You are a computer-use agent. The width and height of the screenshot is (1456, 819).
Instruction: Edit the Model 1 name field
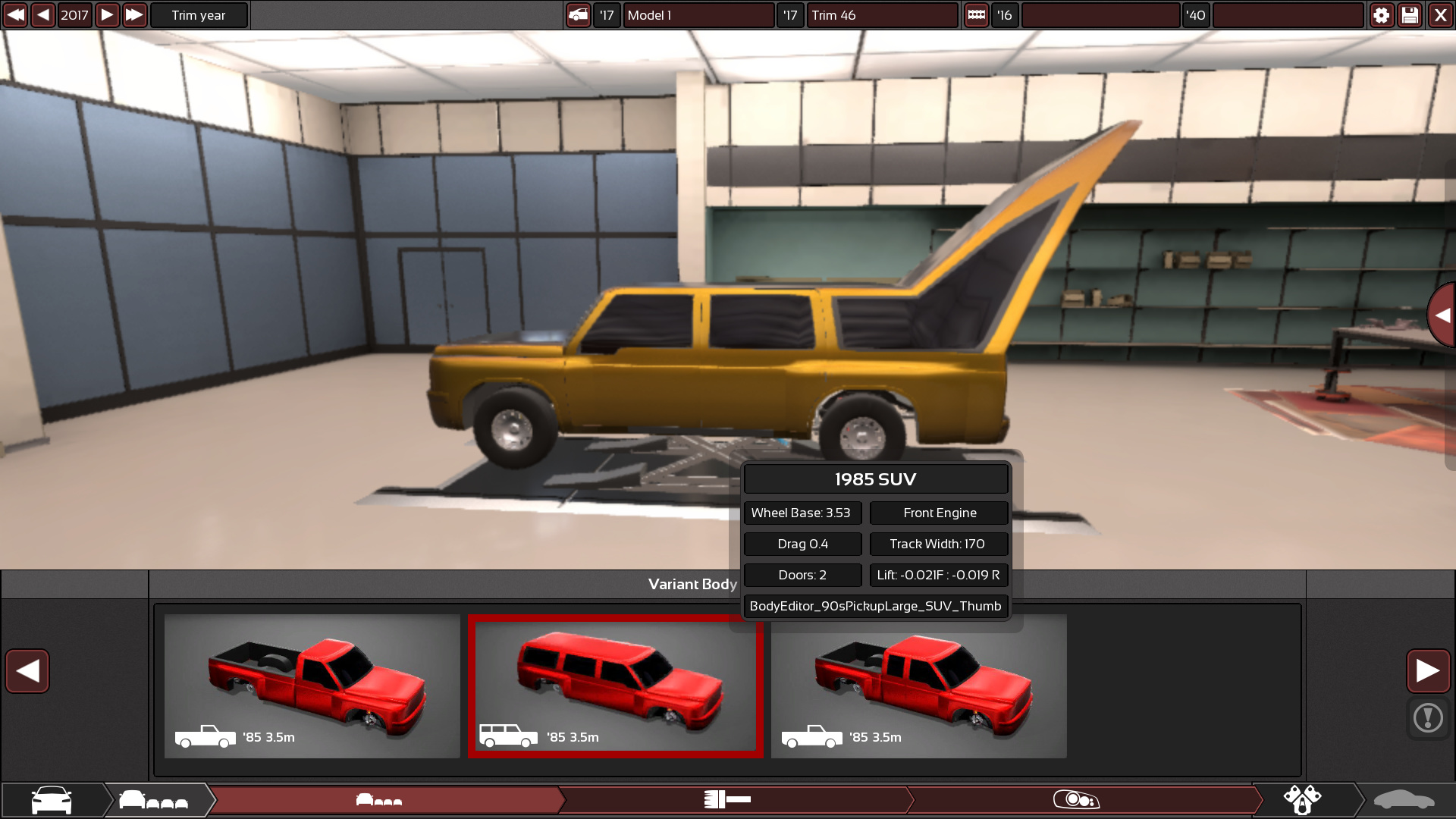[698, 15]
